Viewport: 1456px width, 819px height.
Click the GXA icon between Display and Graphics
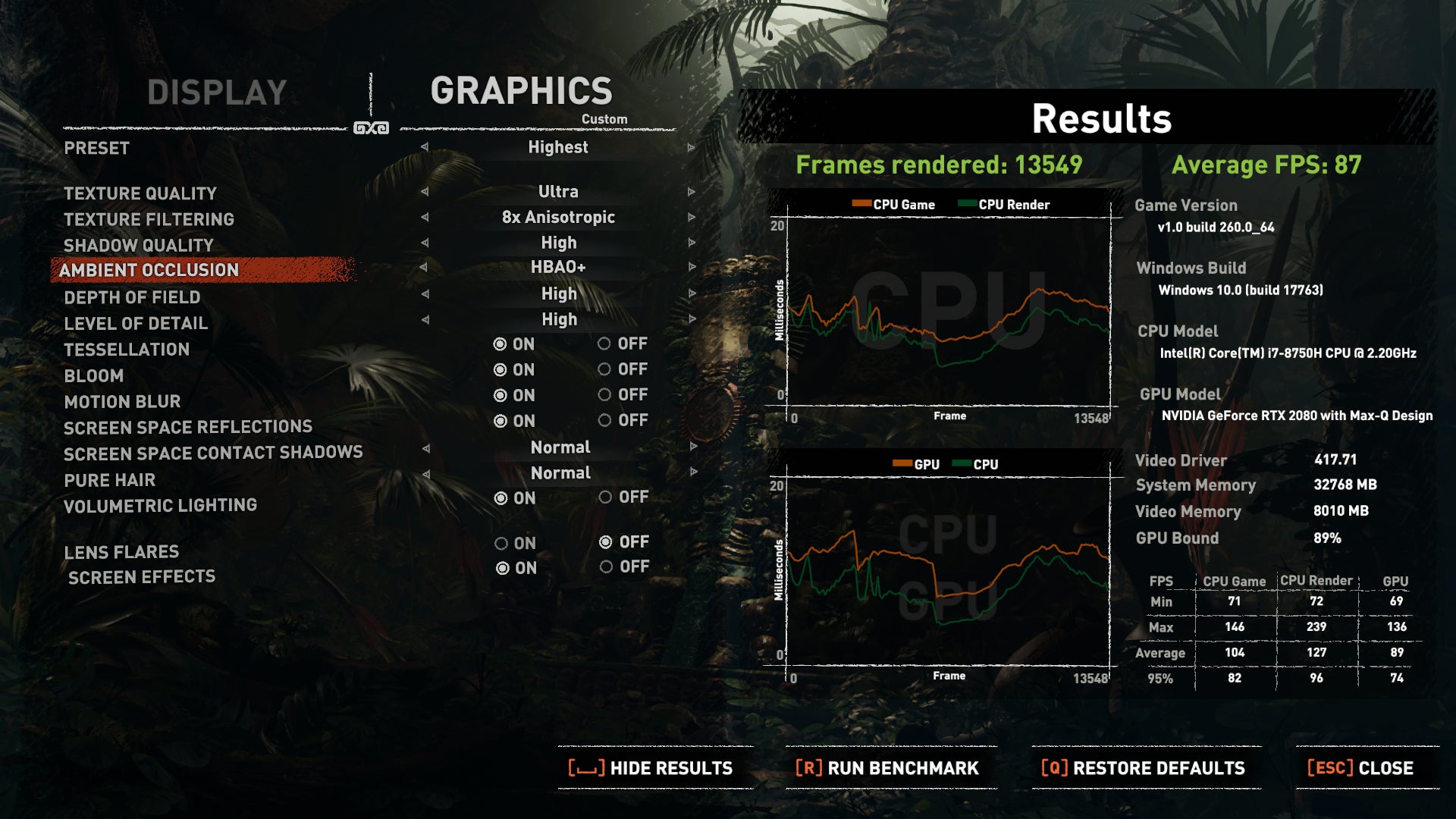[x=371, y=127]
